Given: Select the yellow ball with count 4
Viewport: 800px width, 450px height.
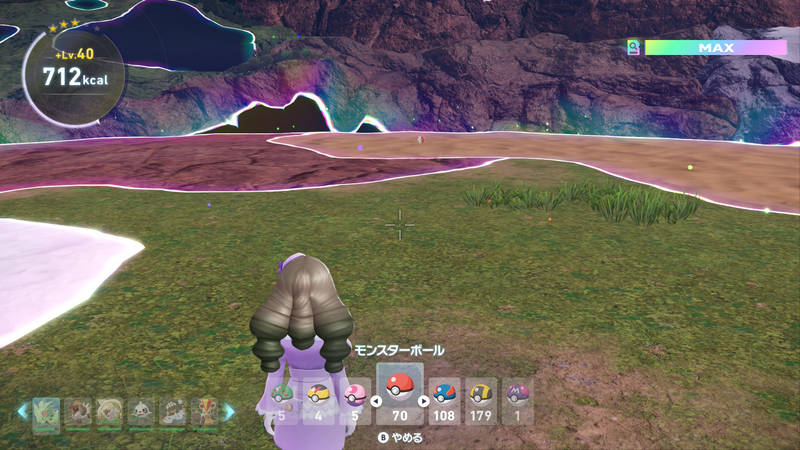Looking at the screenshot, I should (318, 398).
